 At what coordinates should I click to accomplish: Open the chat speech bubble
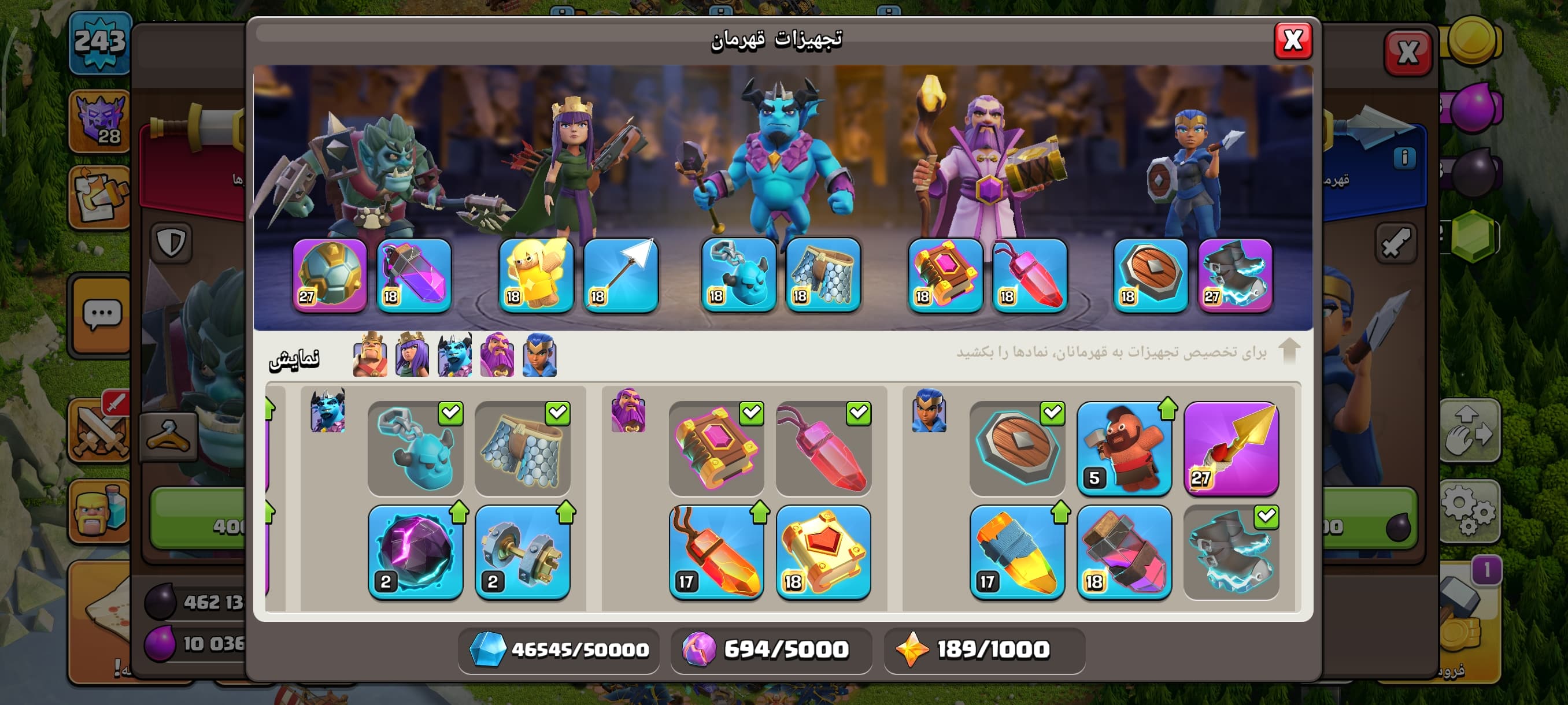(x=102, y=315)
